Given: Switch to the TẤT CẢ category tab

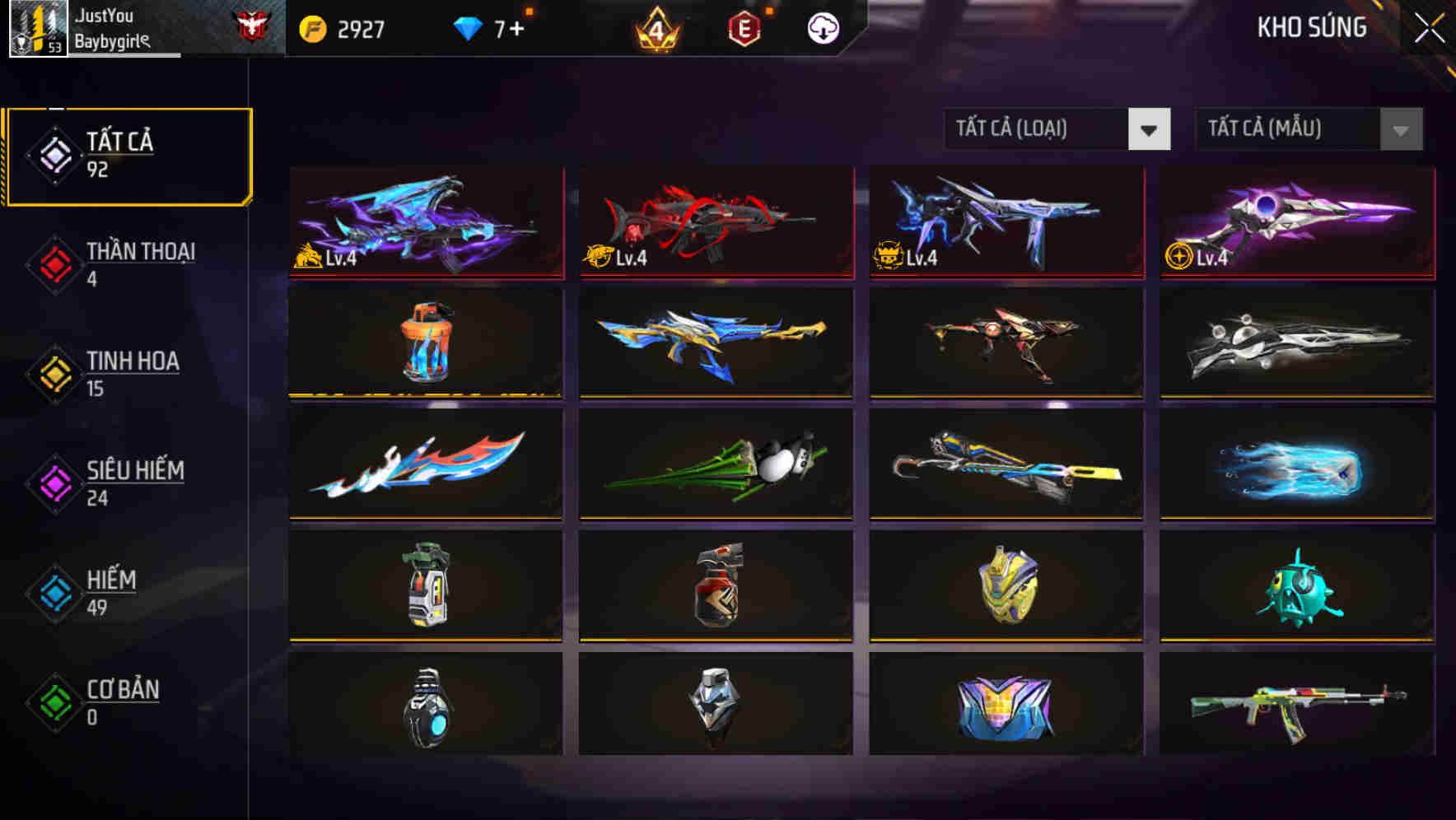Looking at the screenshot, I should coord(128,155).
